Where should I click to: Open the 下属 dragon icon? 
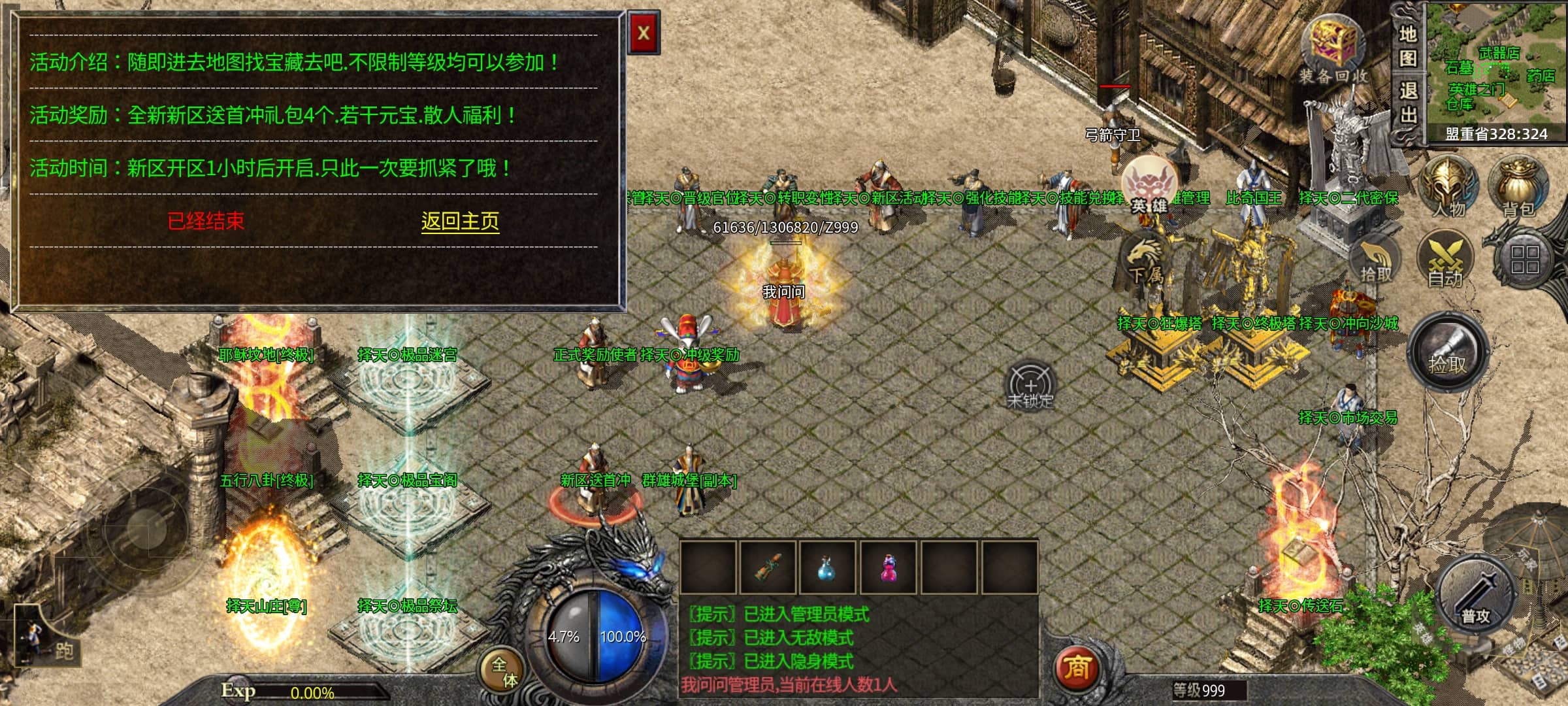click(x=1145, y=261)
